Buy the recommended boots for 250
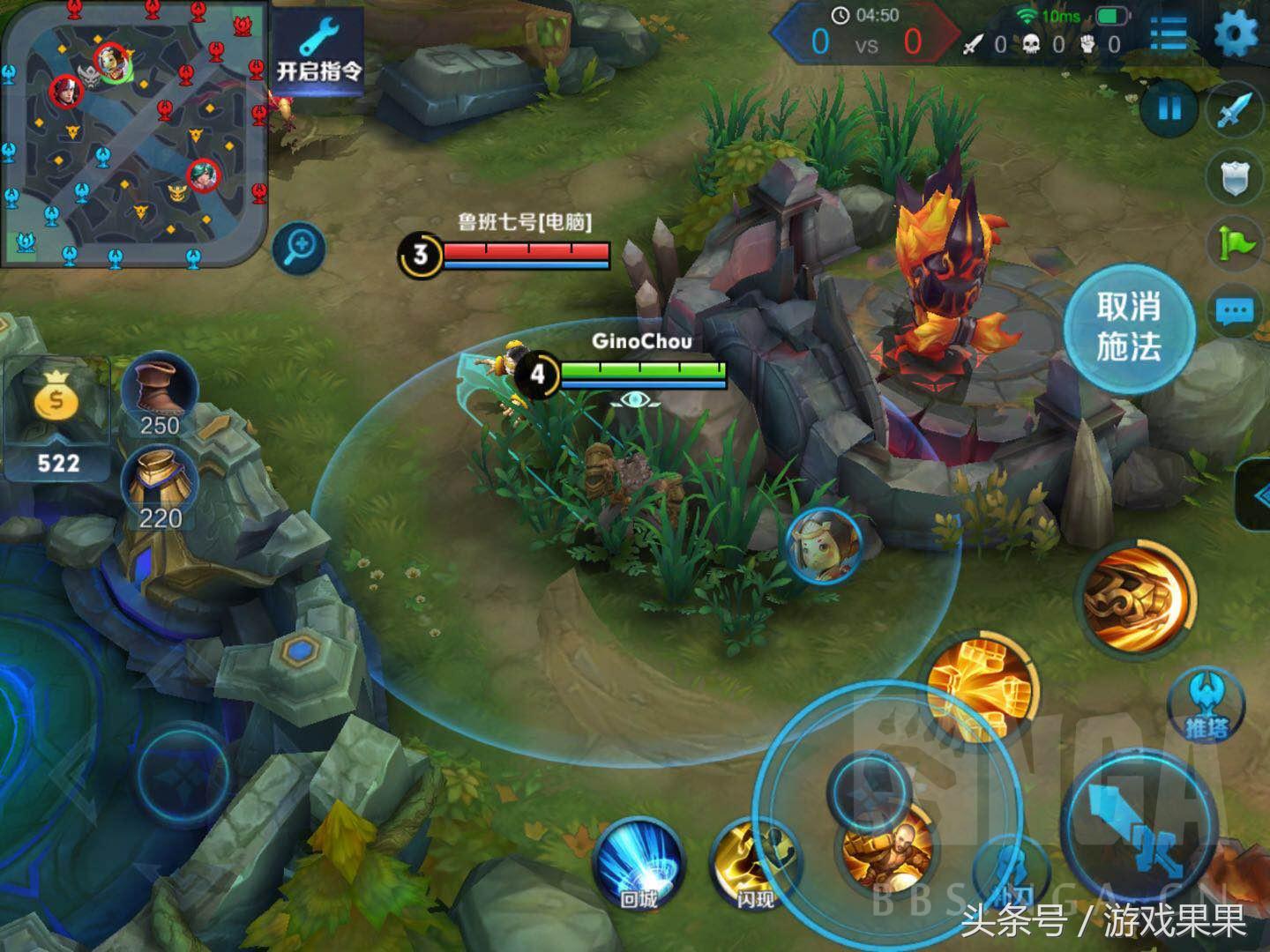 pos(160,394)
